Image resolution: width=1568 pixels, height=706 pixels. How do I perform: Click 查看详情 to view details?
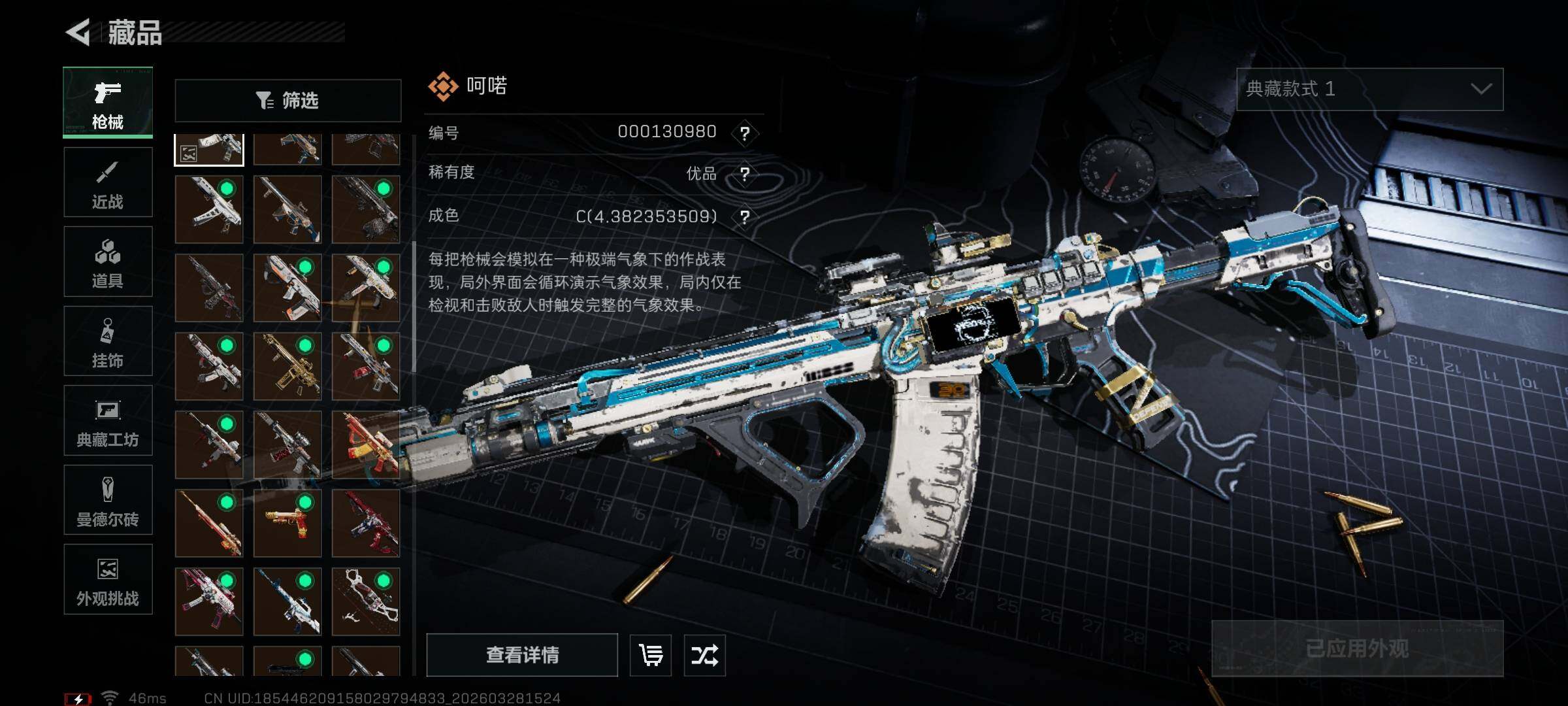coord(522,654)
